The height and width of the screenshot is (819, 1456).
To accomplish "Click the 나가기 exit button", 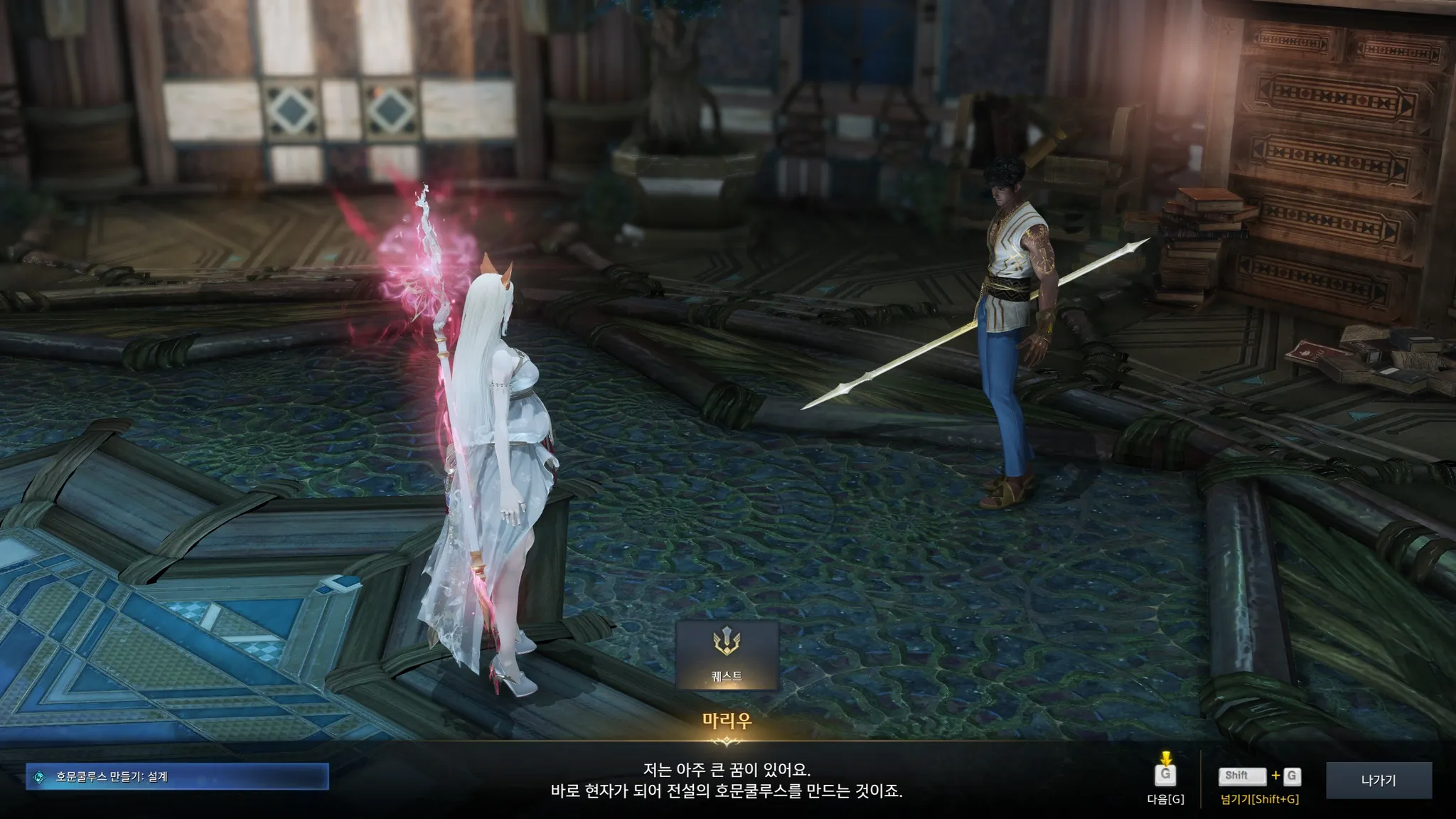I will tap(1378, 781).
